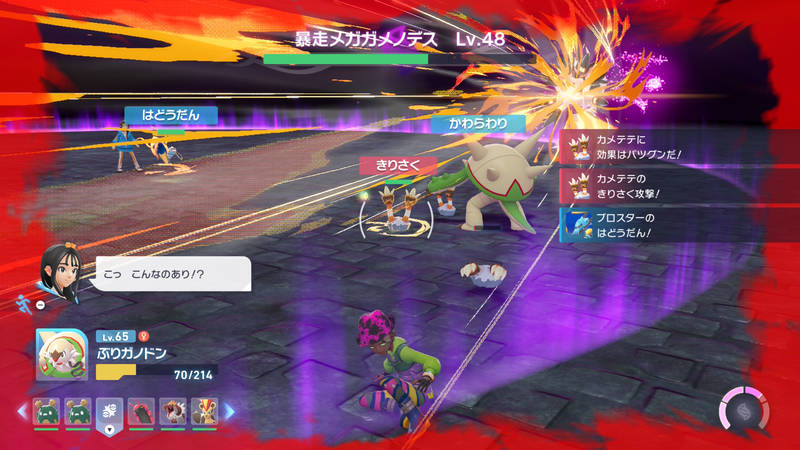Choose the highlighted white party slot
The width and height of the screenshot is (800, 450).
[x=109, y=411]
